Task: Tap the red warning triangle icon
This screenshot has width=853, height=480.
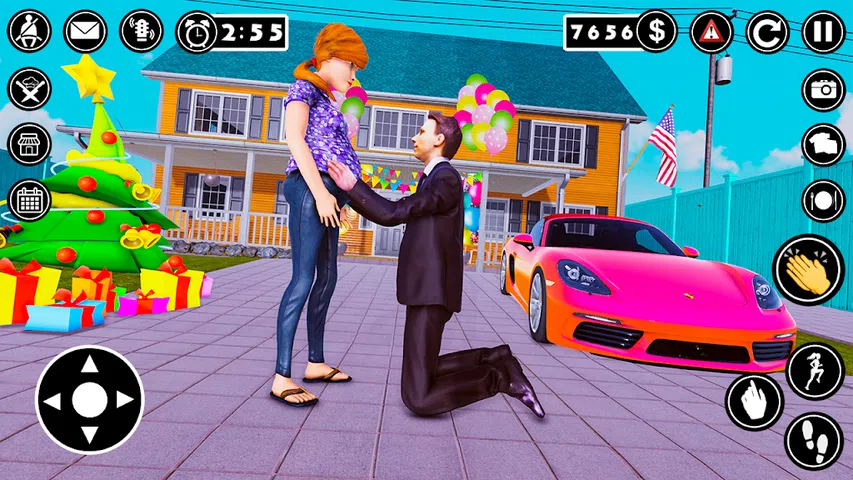Action: 711,32
